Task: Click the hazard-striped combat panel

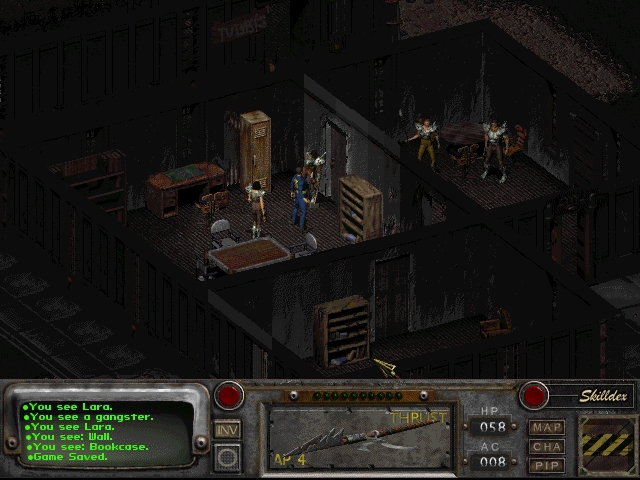Action: [606, 439]
